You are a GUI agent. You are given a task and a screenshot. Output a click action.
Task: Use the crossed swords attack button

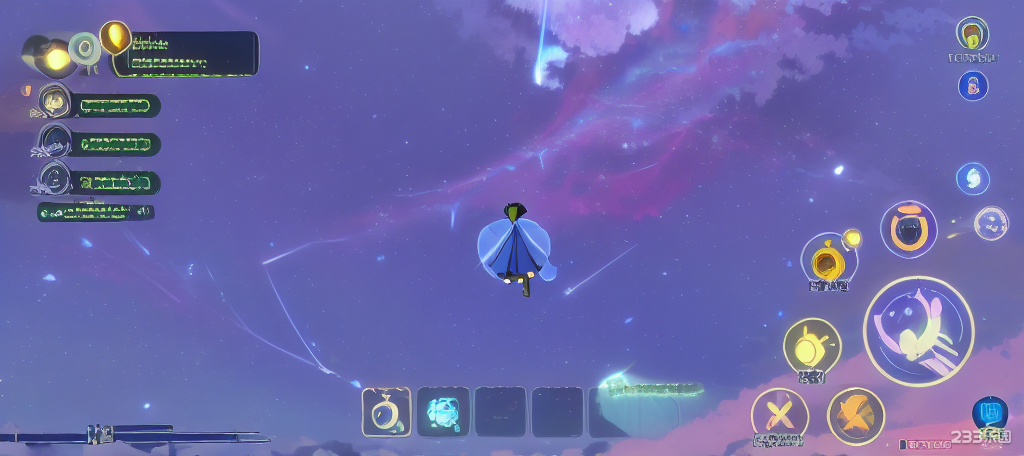(x=779, y=415)
